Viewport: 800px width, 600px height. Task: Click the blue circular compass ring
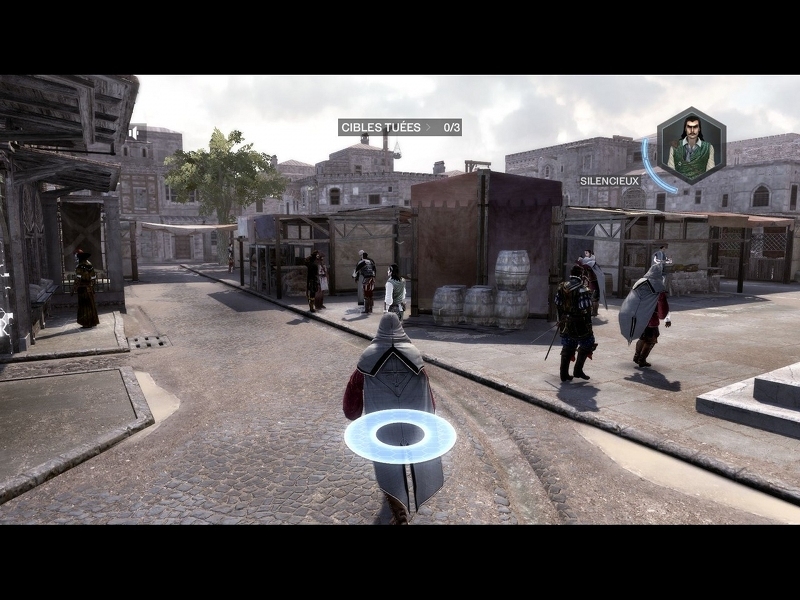[x=400, y=436]
